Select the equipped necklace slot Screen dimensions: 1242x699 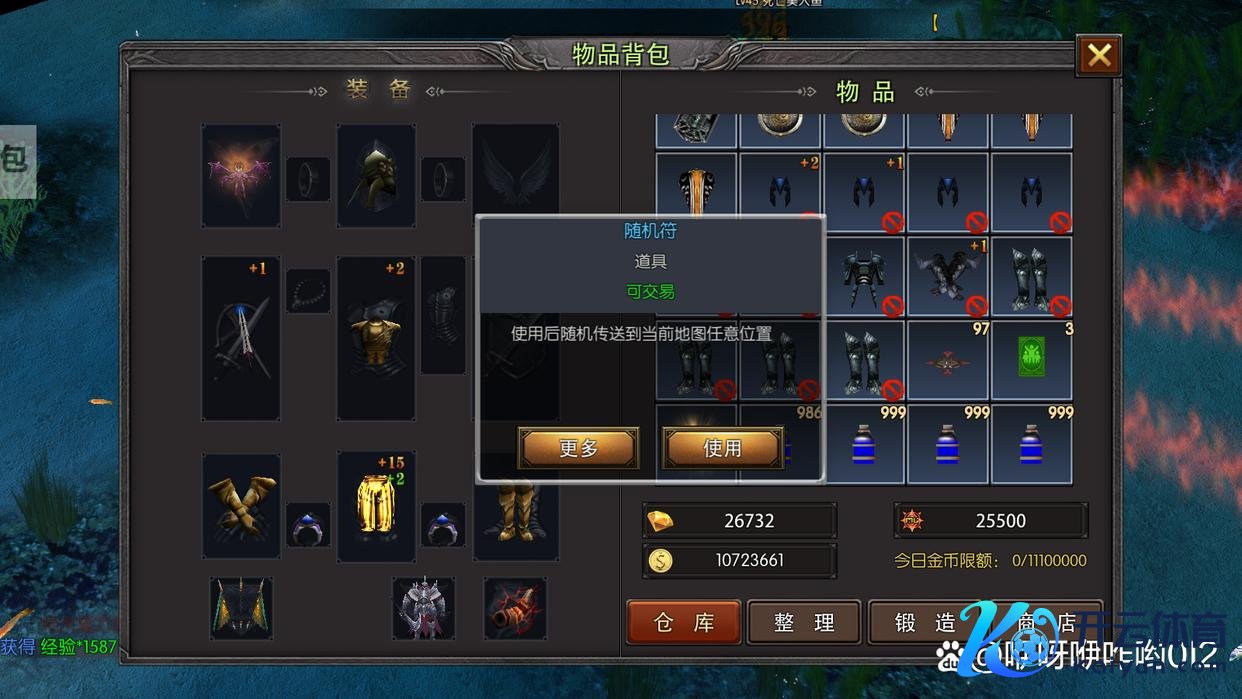(308, 291)
